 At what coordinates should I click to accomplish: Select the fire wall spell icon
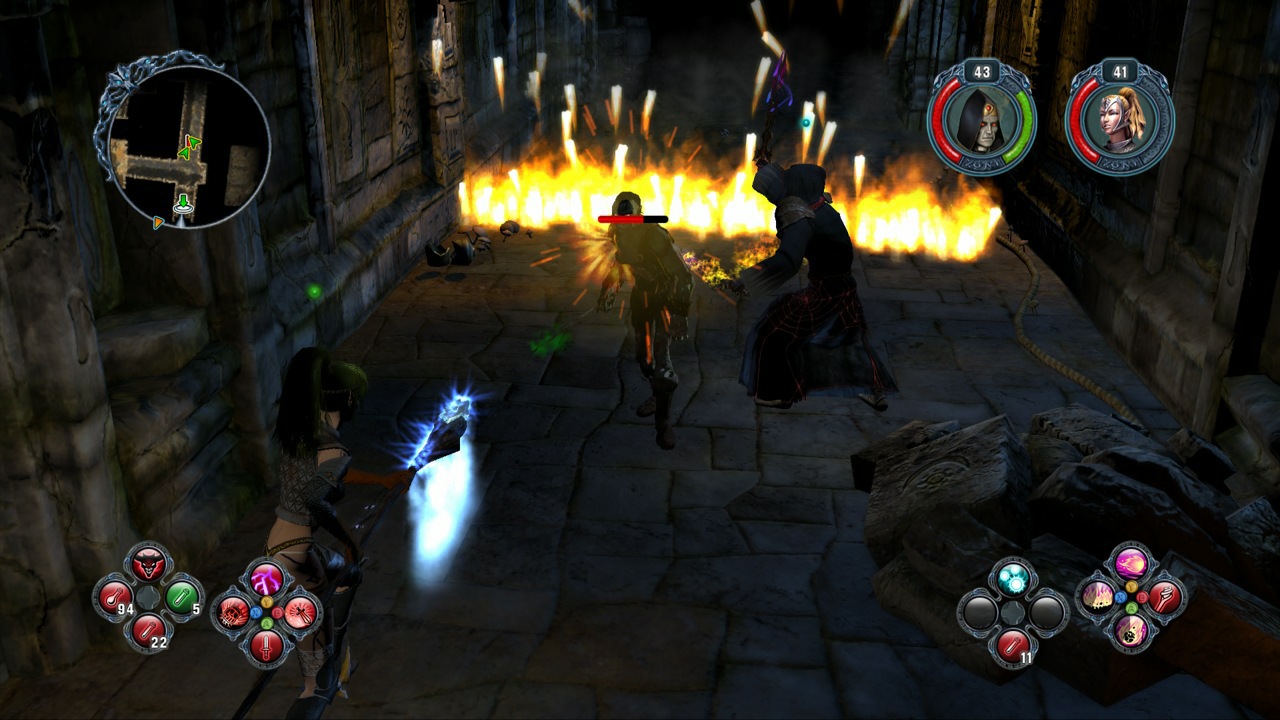tap(1098, 597)
